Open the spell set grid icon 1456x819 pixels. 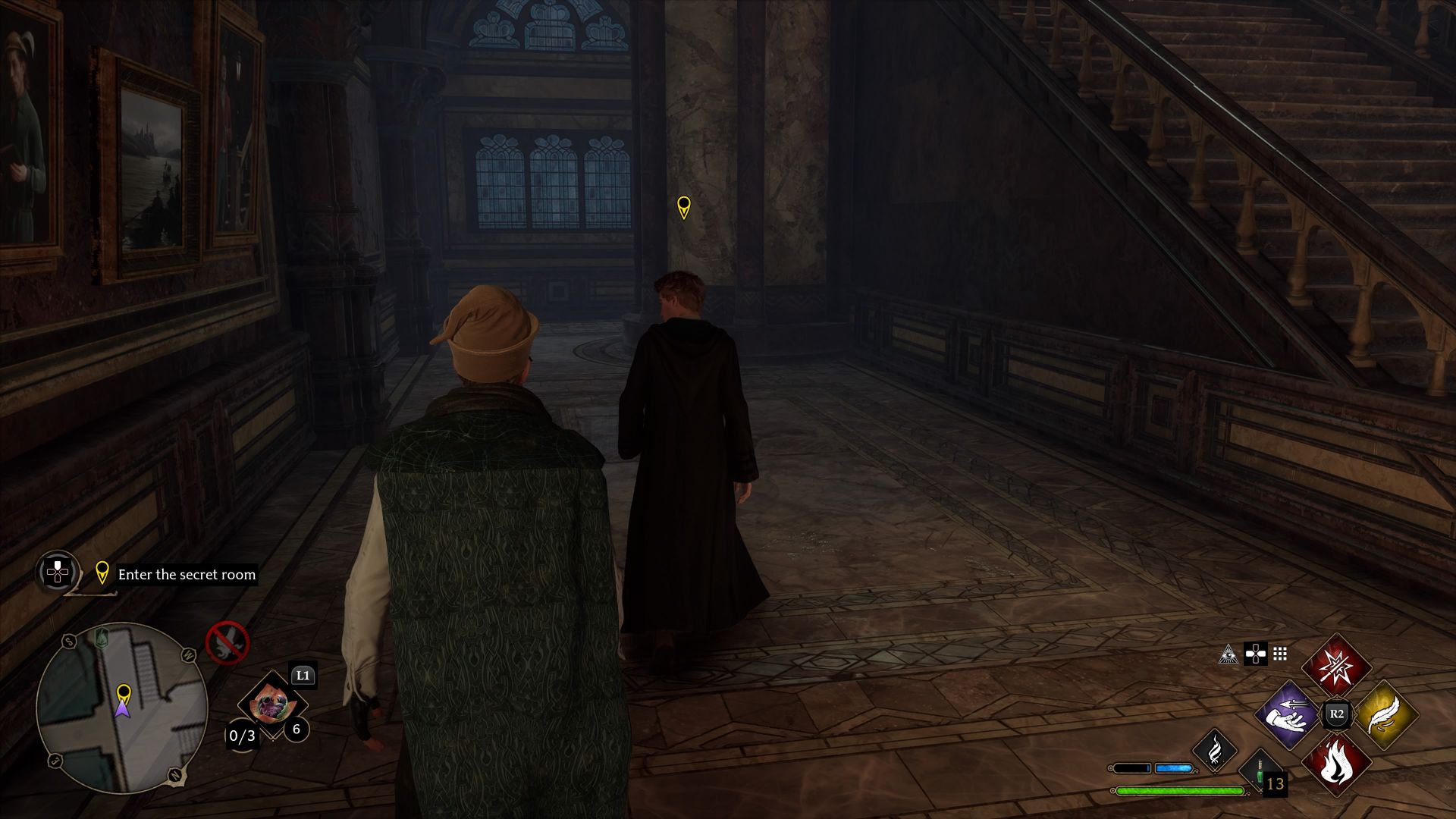tap(1280, 654)
